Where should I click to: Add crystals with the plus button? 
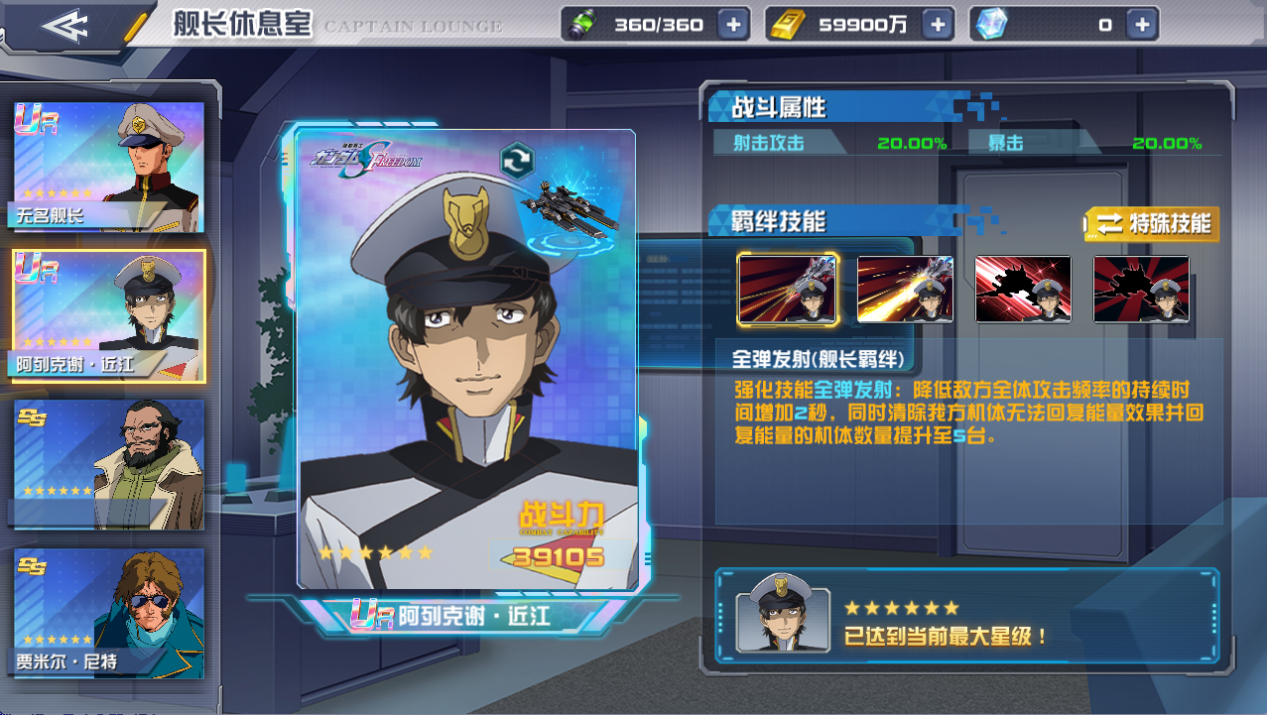[1142, 25]
